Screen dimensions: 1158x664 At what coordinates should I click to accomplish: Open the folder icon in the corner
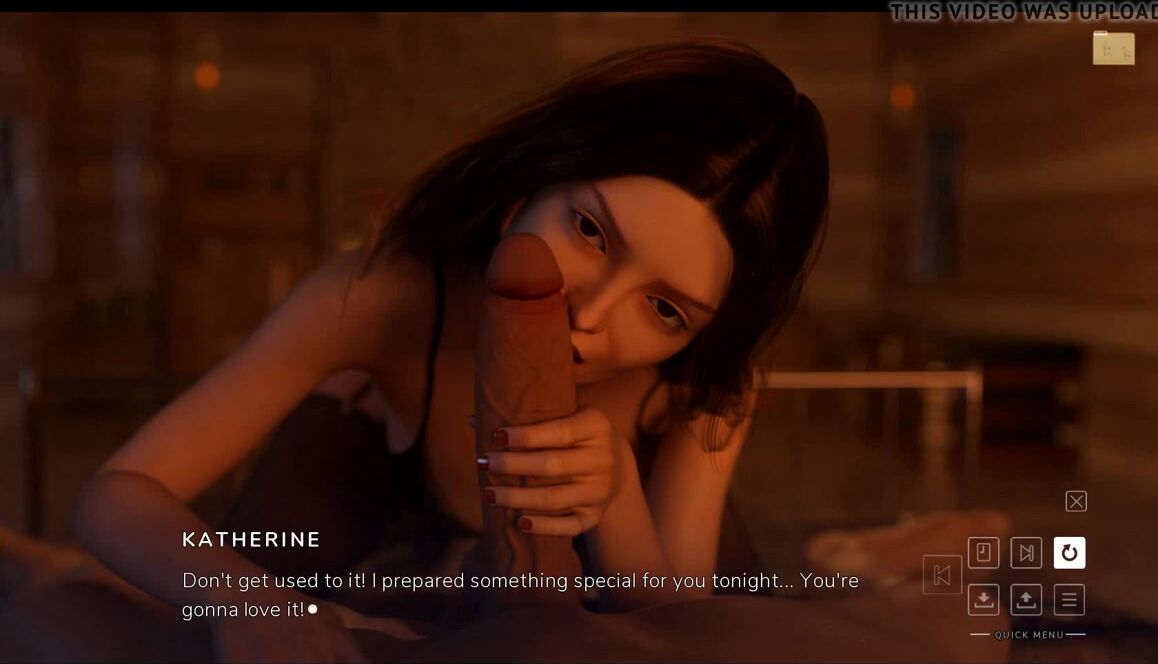pos(1113,48)
